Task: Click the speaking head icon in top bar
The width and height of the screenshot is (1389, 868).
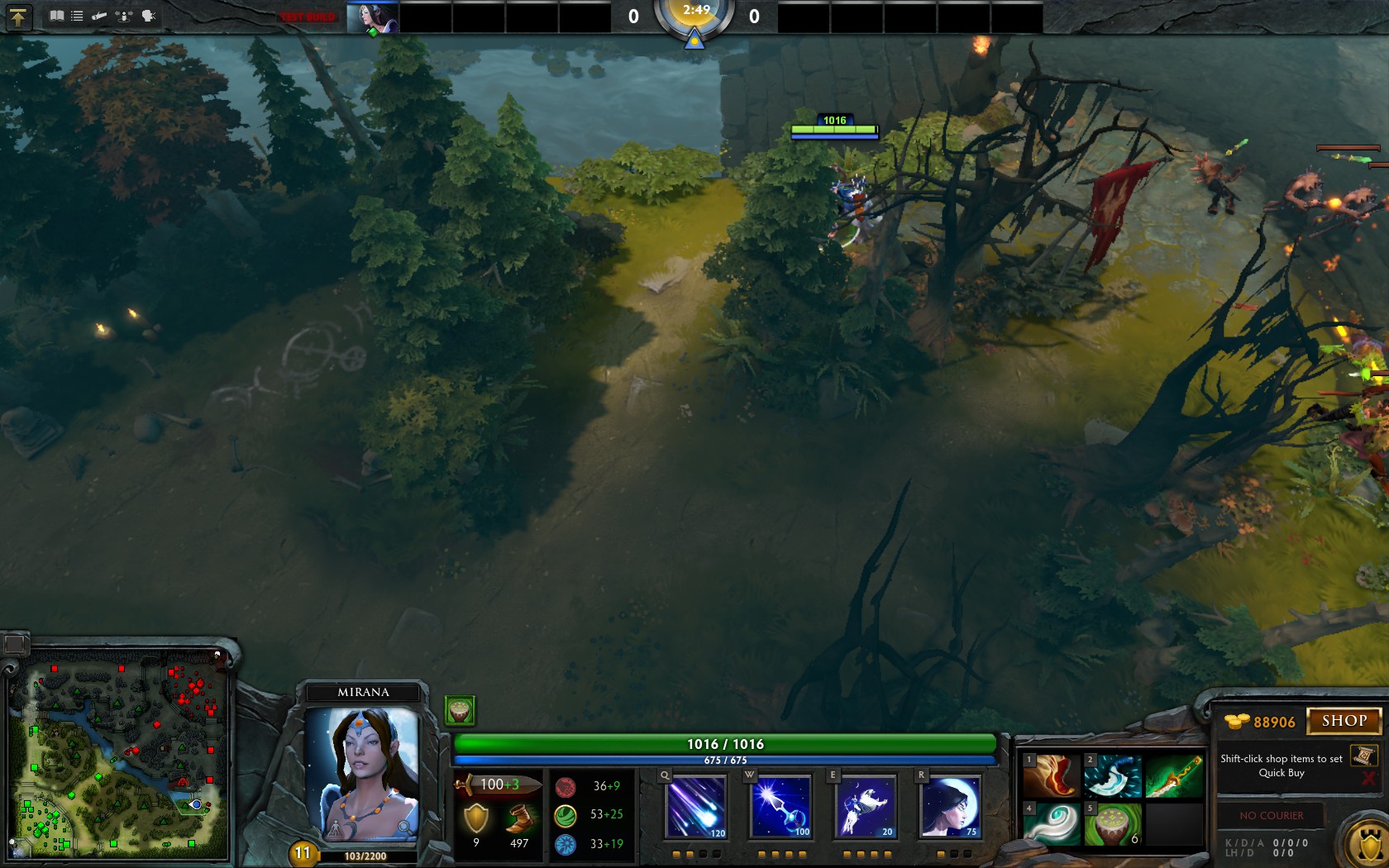Action: tap(149, 16)
